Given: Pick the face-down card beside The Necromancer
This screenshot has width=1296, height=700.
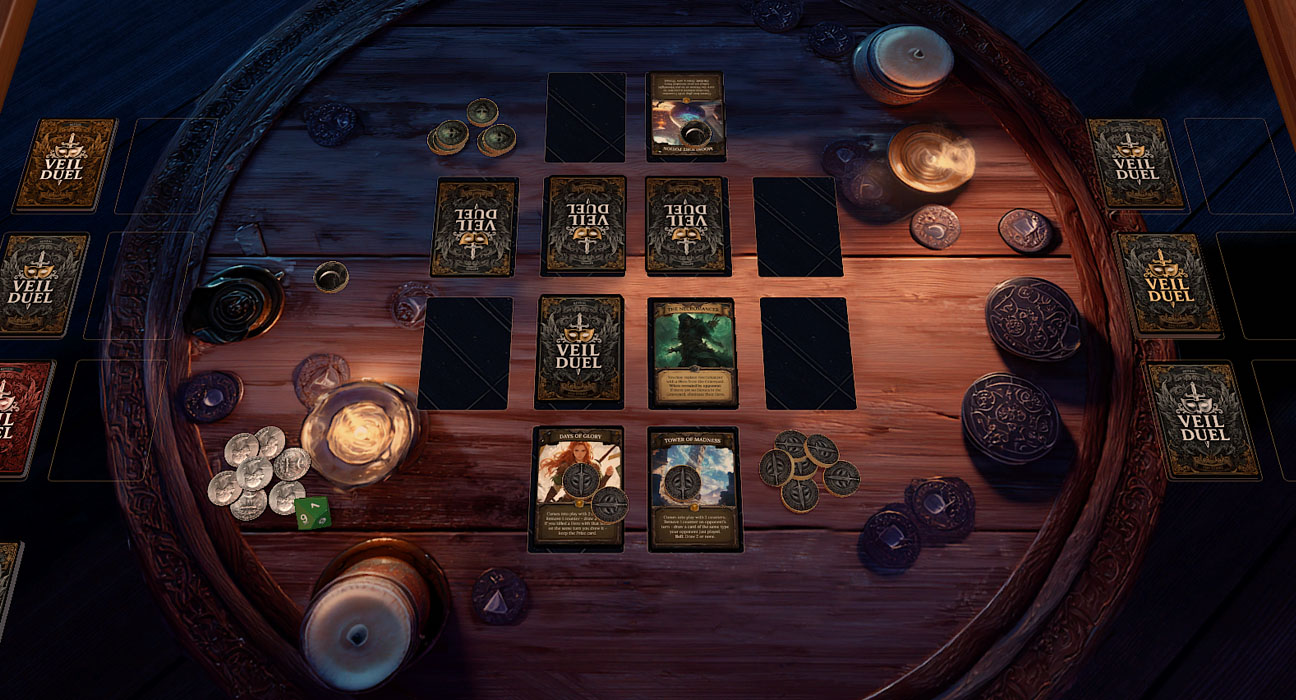Looking at the screenshot, I should coord(580,352).
